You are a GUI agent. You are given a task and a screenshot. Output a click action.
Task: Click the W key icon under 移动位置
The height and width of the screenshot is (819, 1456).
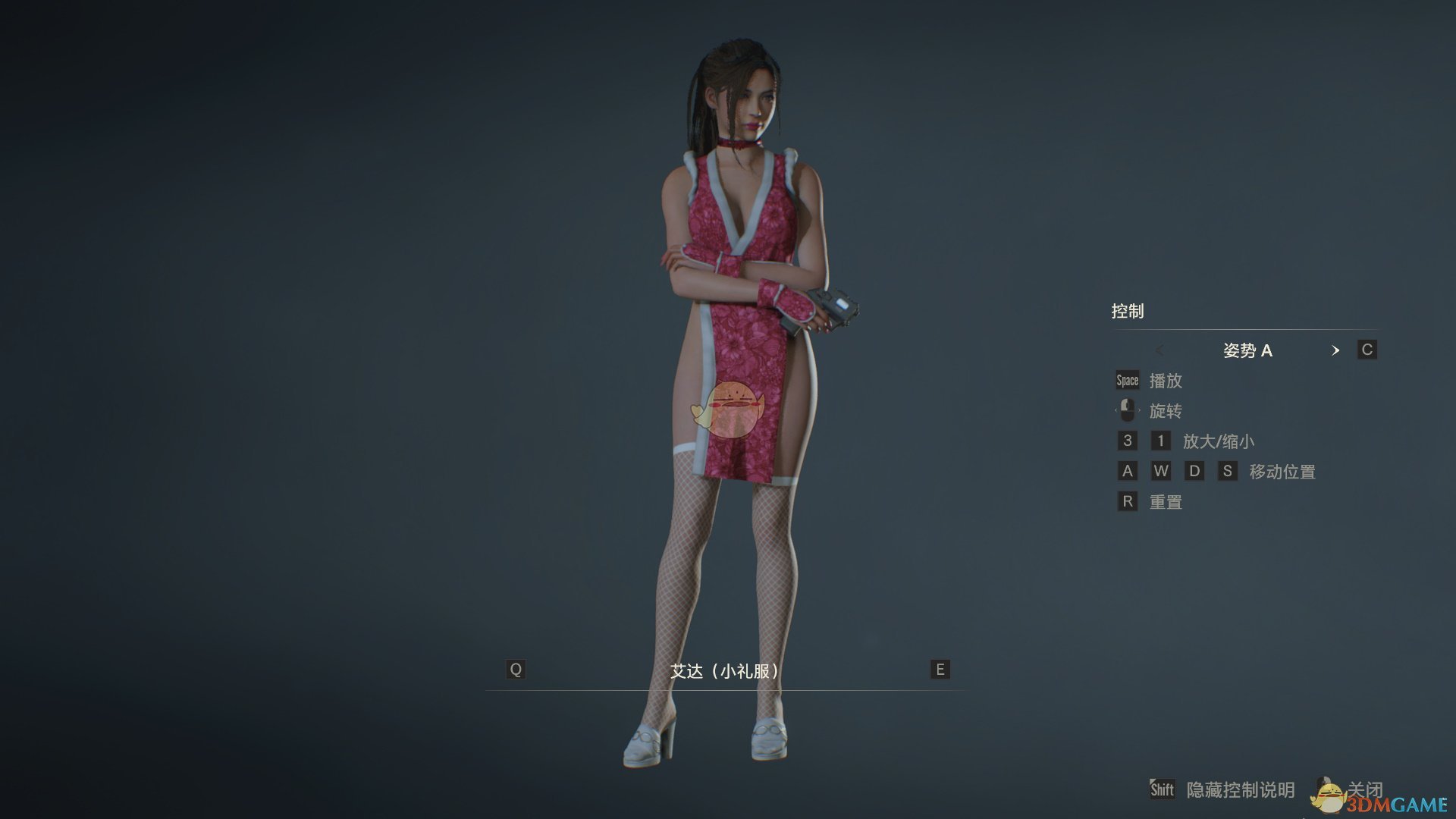[1161, 471]
